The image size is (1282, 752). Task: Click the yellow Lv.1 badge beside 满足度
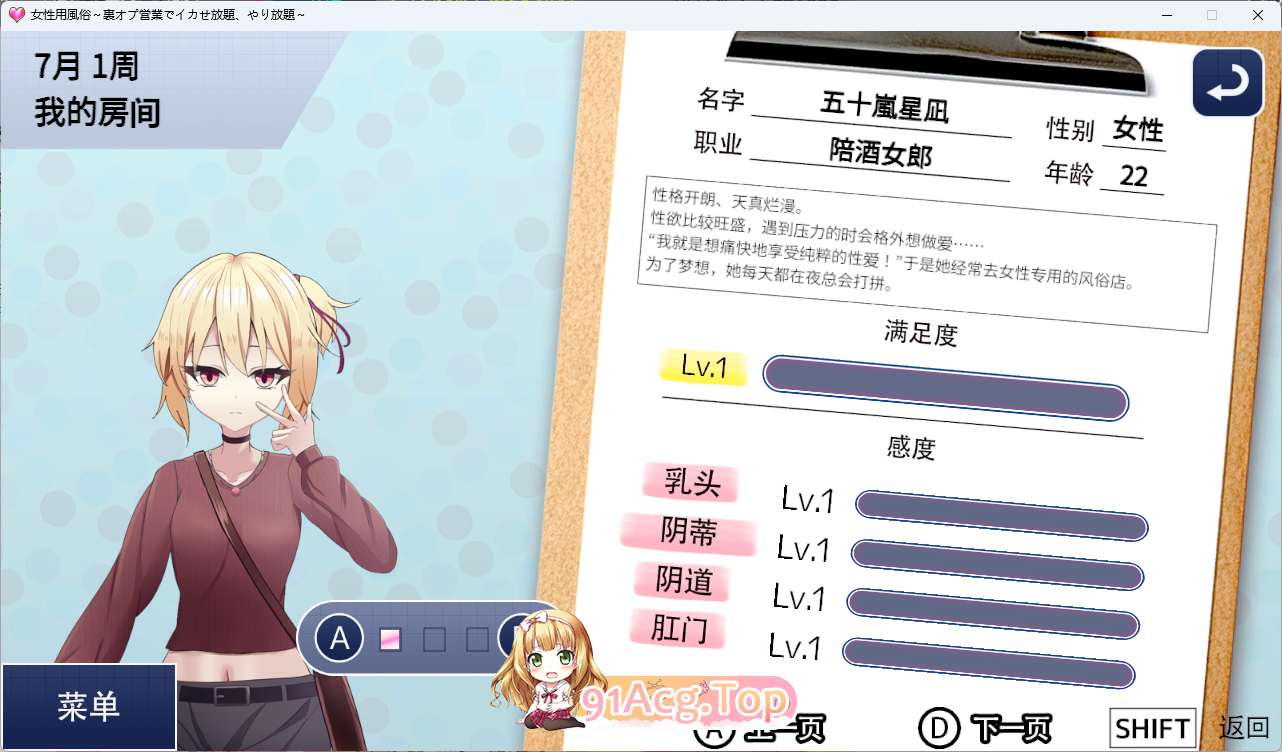pyautogui.click(x=702, y=369)
